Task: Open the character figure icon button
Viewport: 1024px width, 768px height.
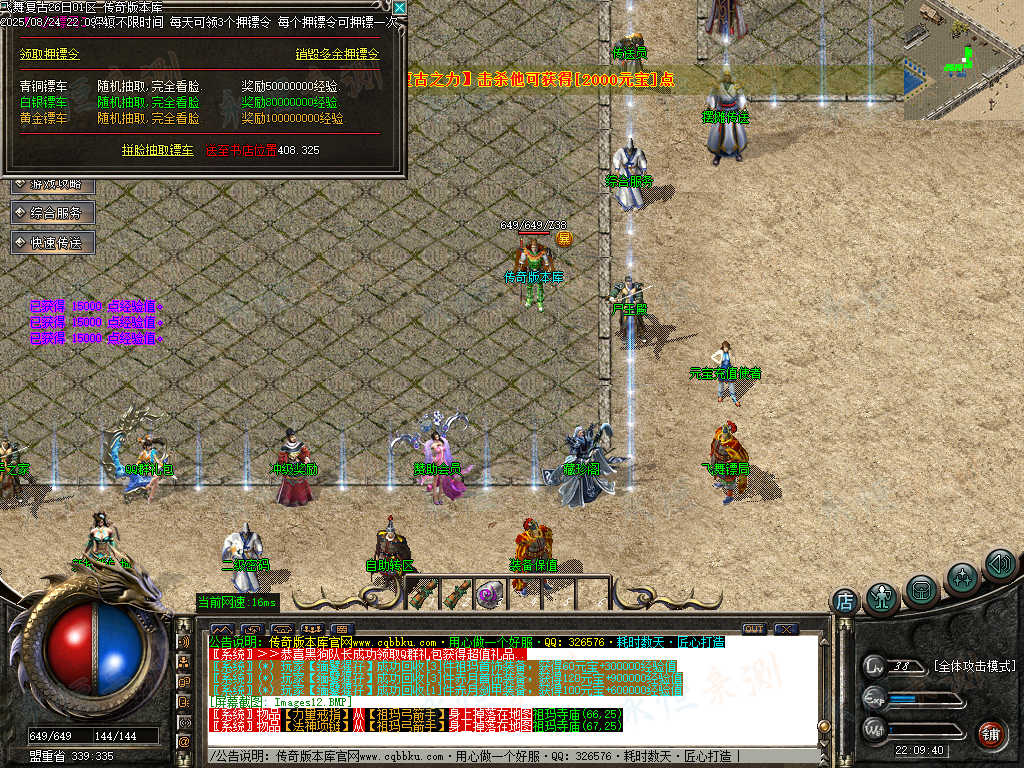Action: (x=882, y=598)
